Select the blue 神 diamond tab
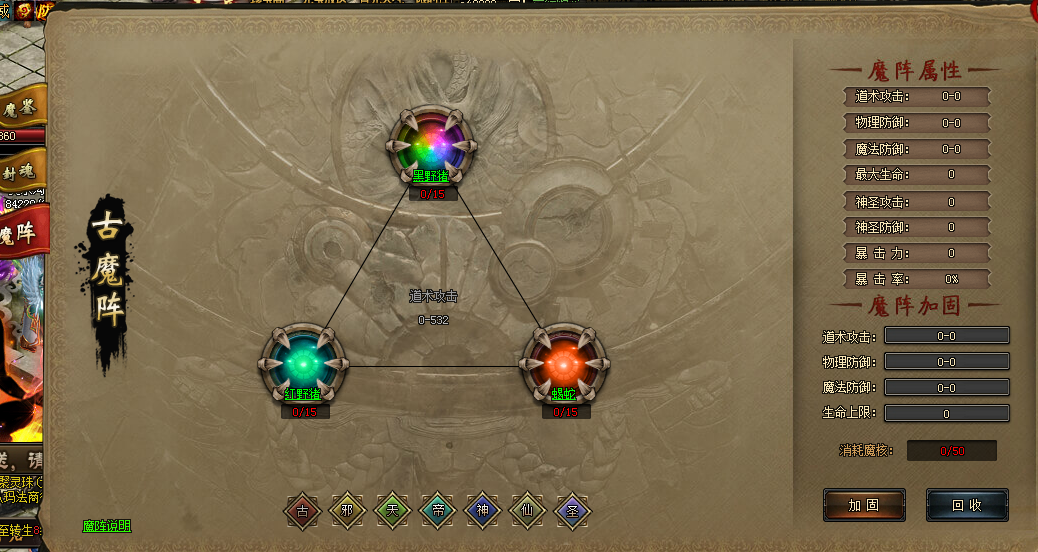Image resolution: width=1038 pixels, height=552 pixels. click(483, 511)
